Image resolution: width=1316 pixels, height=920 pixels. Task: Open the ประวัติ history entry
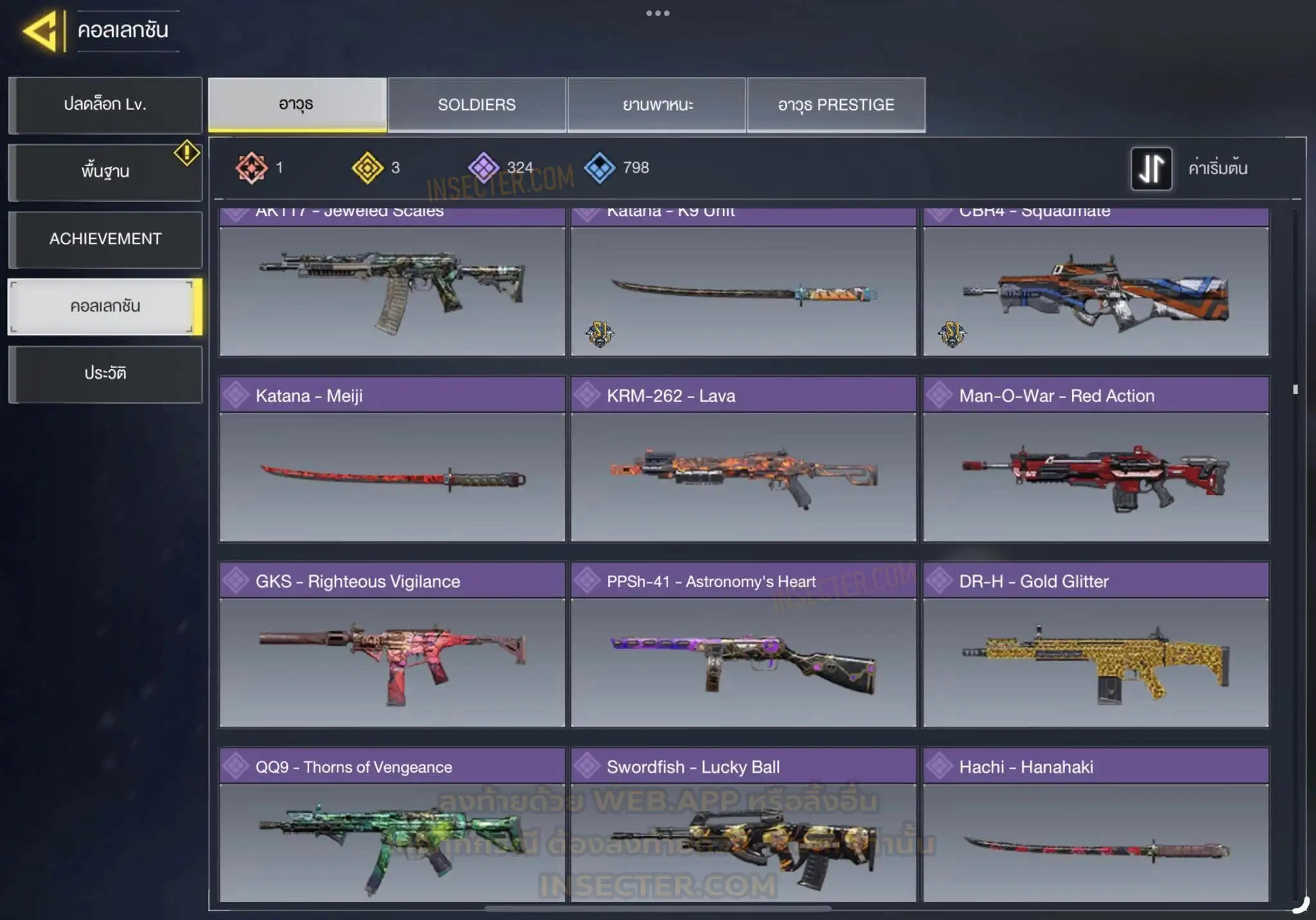point(105,374)
